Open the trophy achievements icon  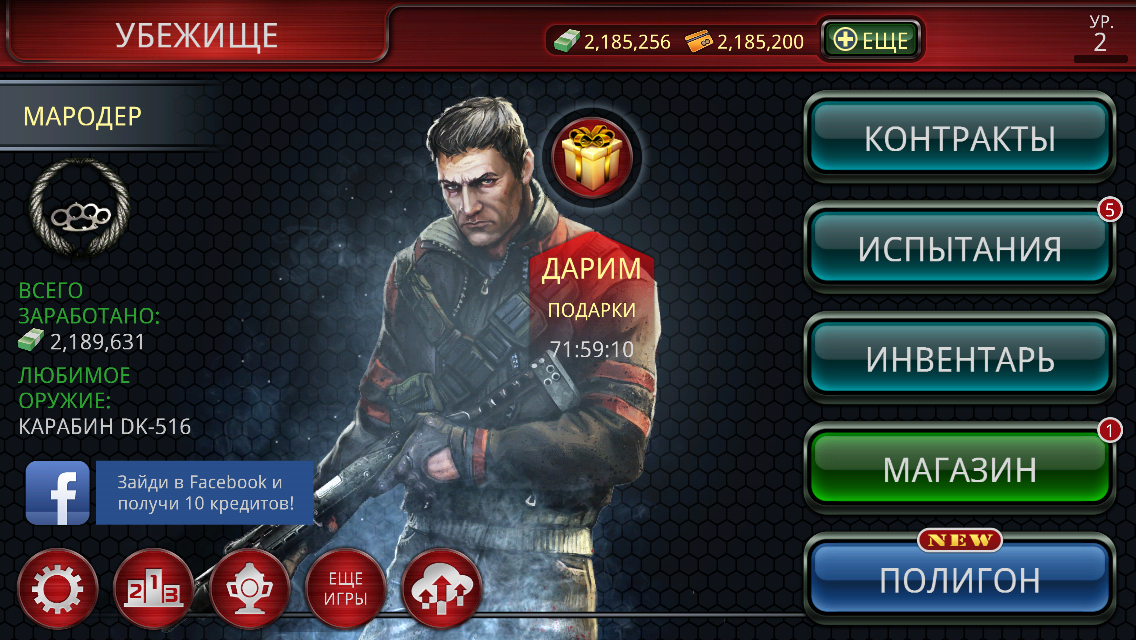point(249,589)
